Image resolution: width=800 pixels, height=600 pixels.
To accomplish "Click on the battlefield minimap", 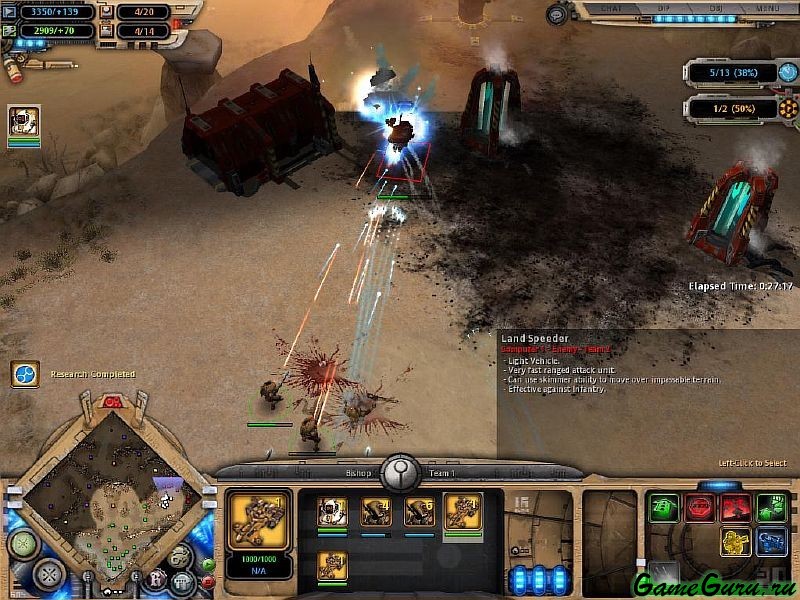I will pos(100,490).
